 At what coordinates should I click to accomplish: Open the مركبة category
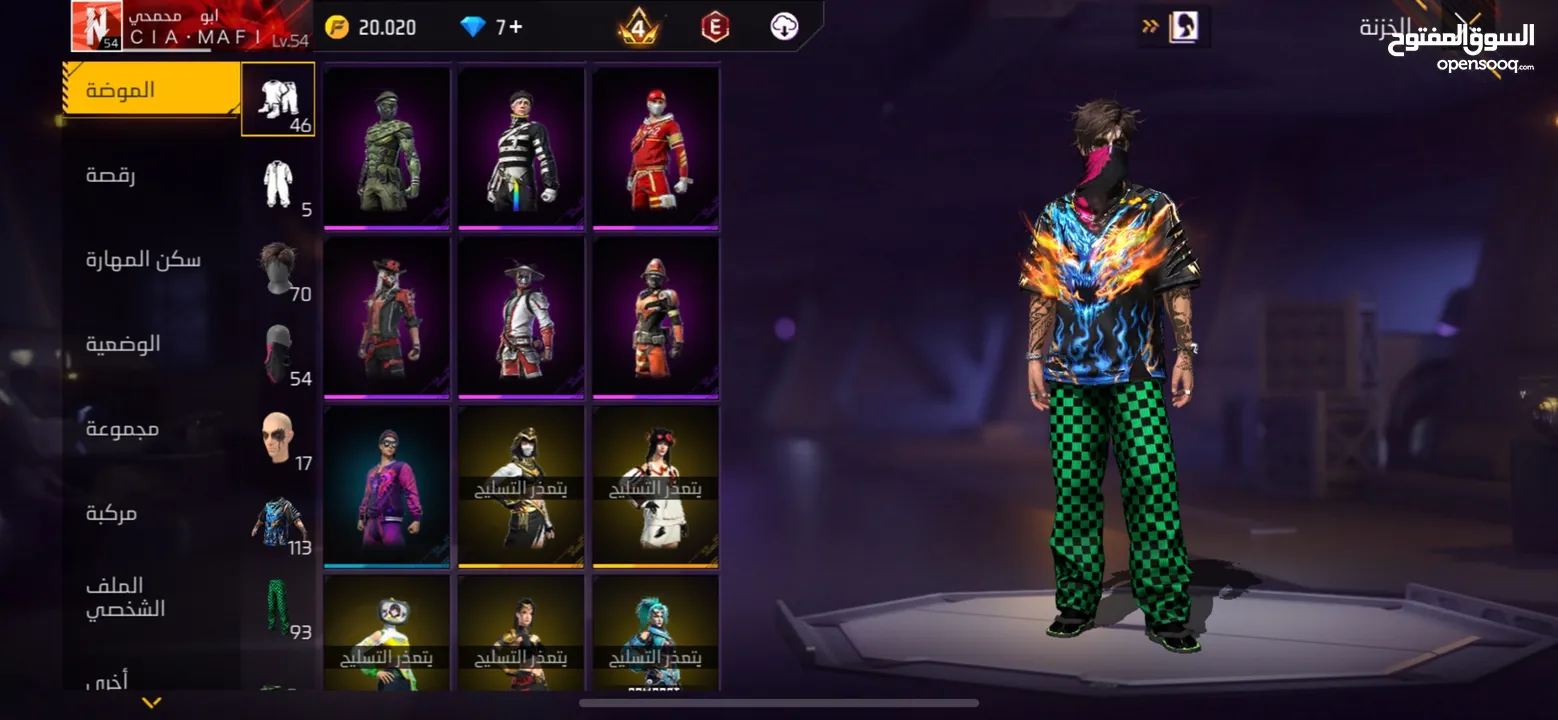[x=112, y=513]
